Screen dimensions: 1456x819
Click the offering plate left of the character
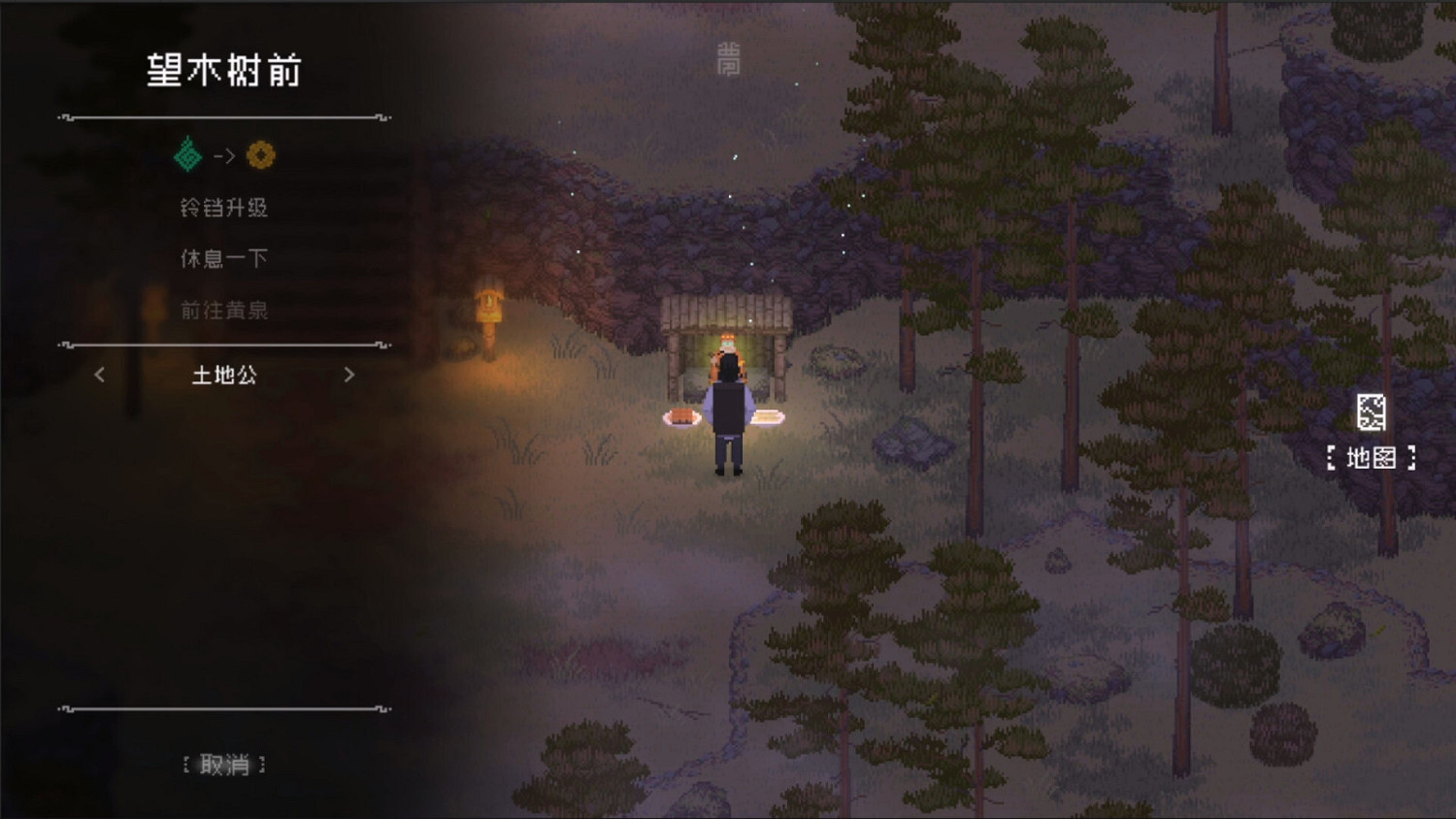click(x=682, y=417)
